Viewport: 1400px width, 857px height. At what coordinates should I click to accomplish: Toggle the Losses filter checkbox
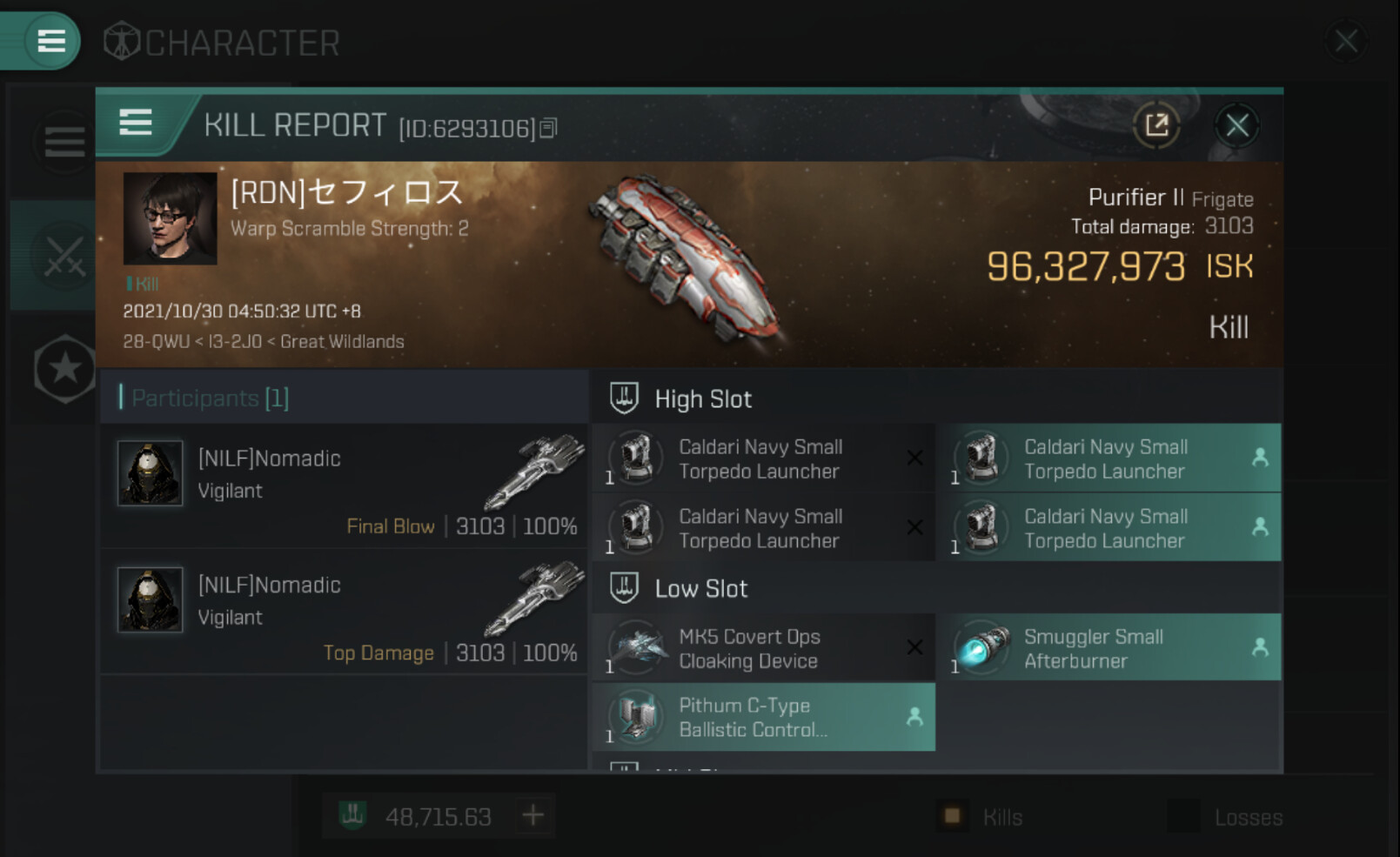pos(1183,816)
